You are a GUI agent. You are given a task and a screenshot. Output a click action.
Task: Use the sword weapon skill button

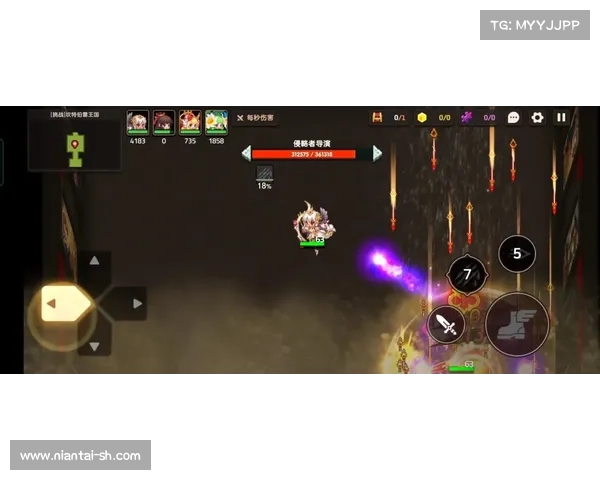pos(447,324)
